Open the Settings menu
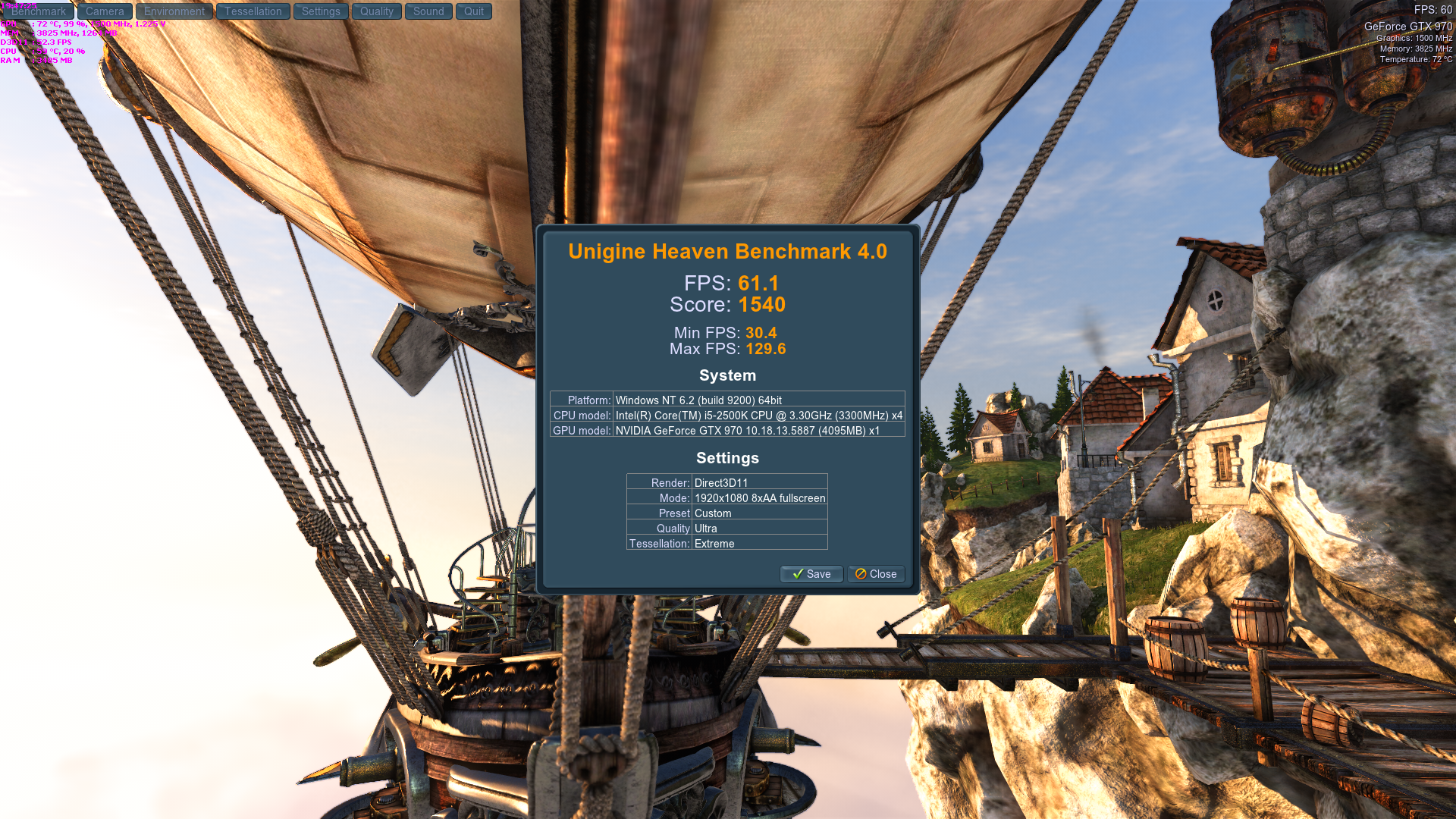 point(321,11)
